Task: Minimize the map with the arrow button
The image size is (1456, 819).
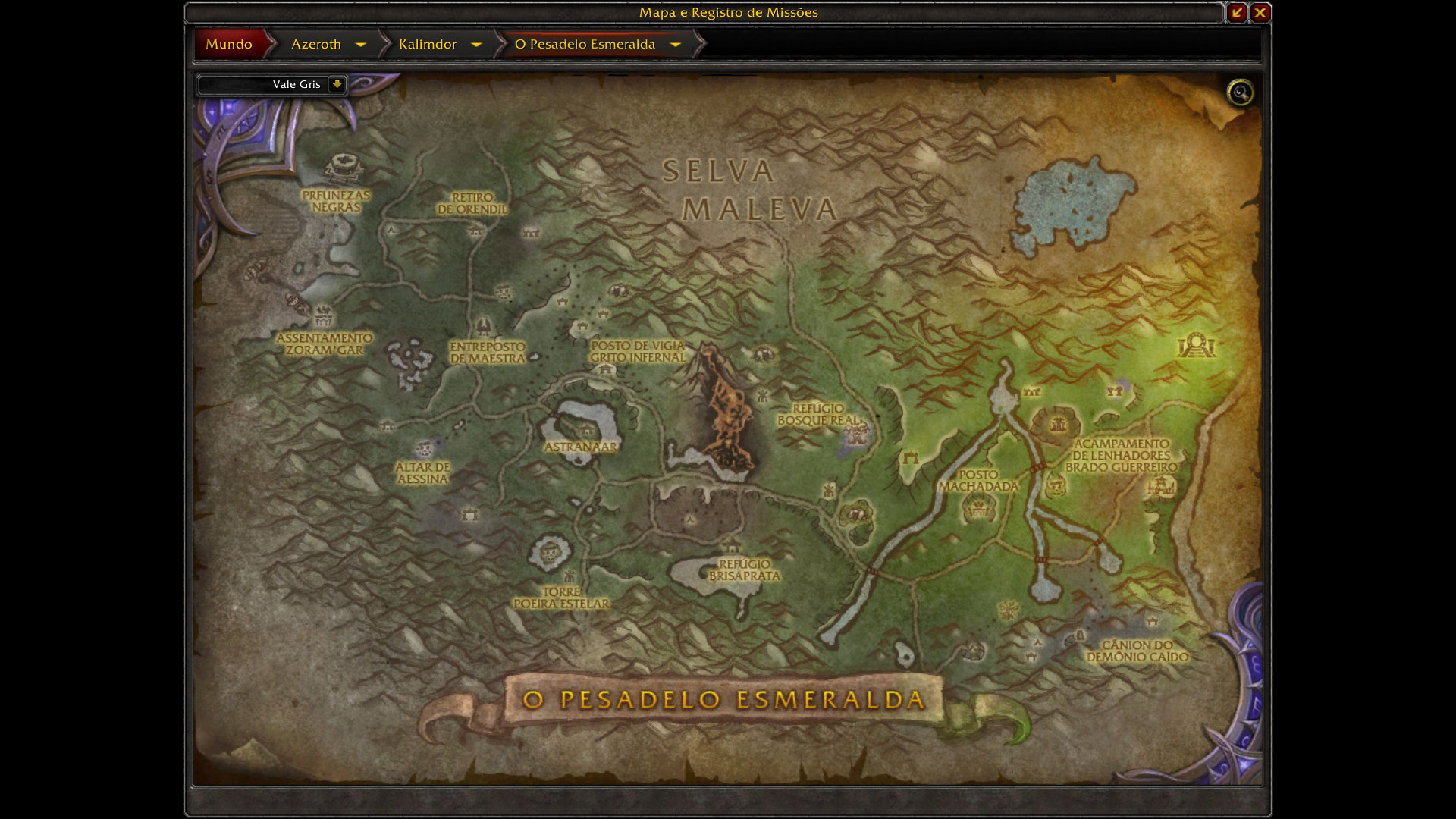Action: coord(1237,12)
